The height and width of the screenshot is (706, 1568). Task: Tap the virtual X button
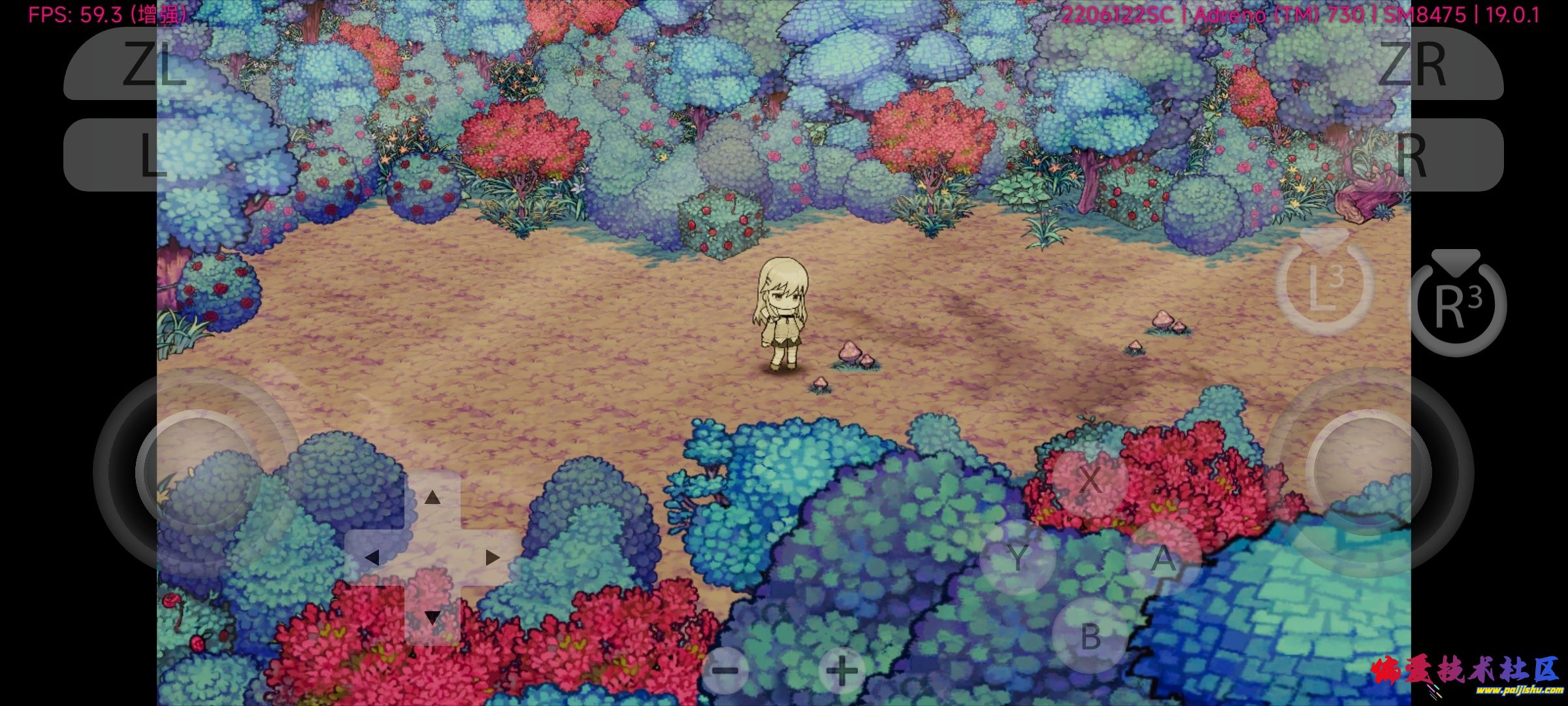1089,479
